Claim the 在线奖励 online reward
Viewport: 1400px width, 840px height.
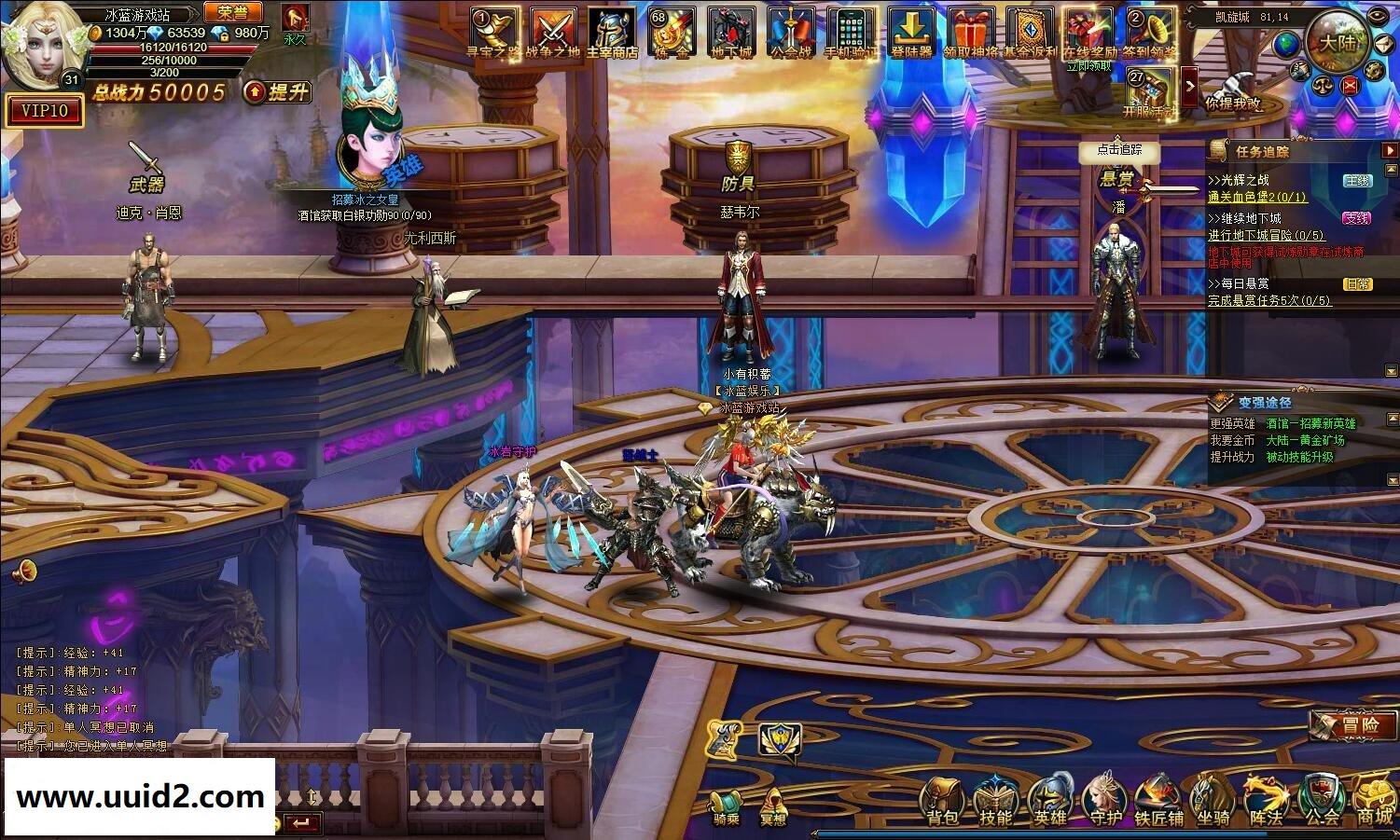tap(1088, 33)
